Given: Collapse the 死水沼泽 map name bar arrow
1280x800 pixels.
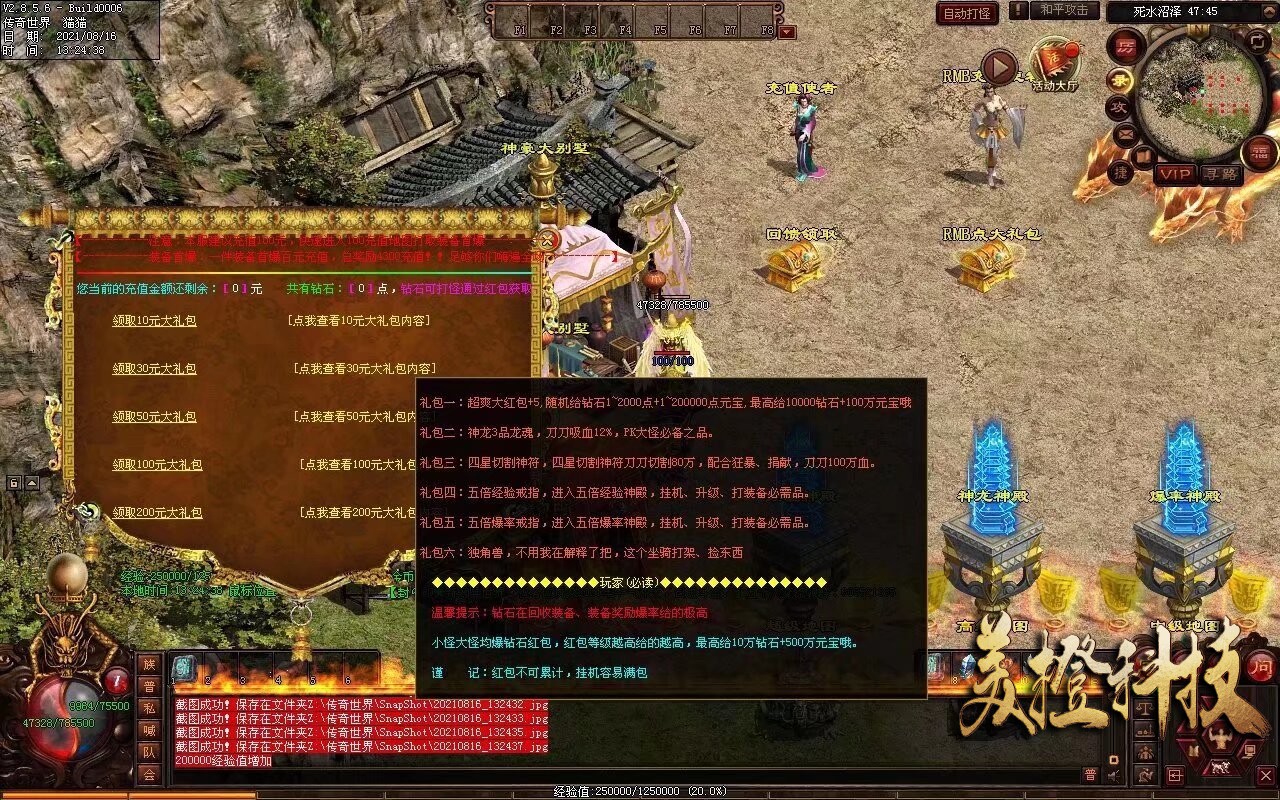Looking at the screenshot, I should pyautogui.click(x=1269, y=11).
